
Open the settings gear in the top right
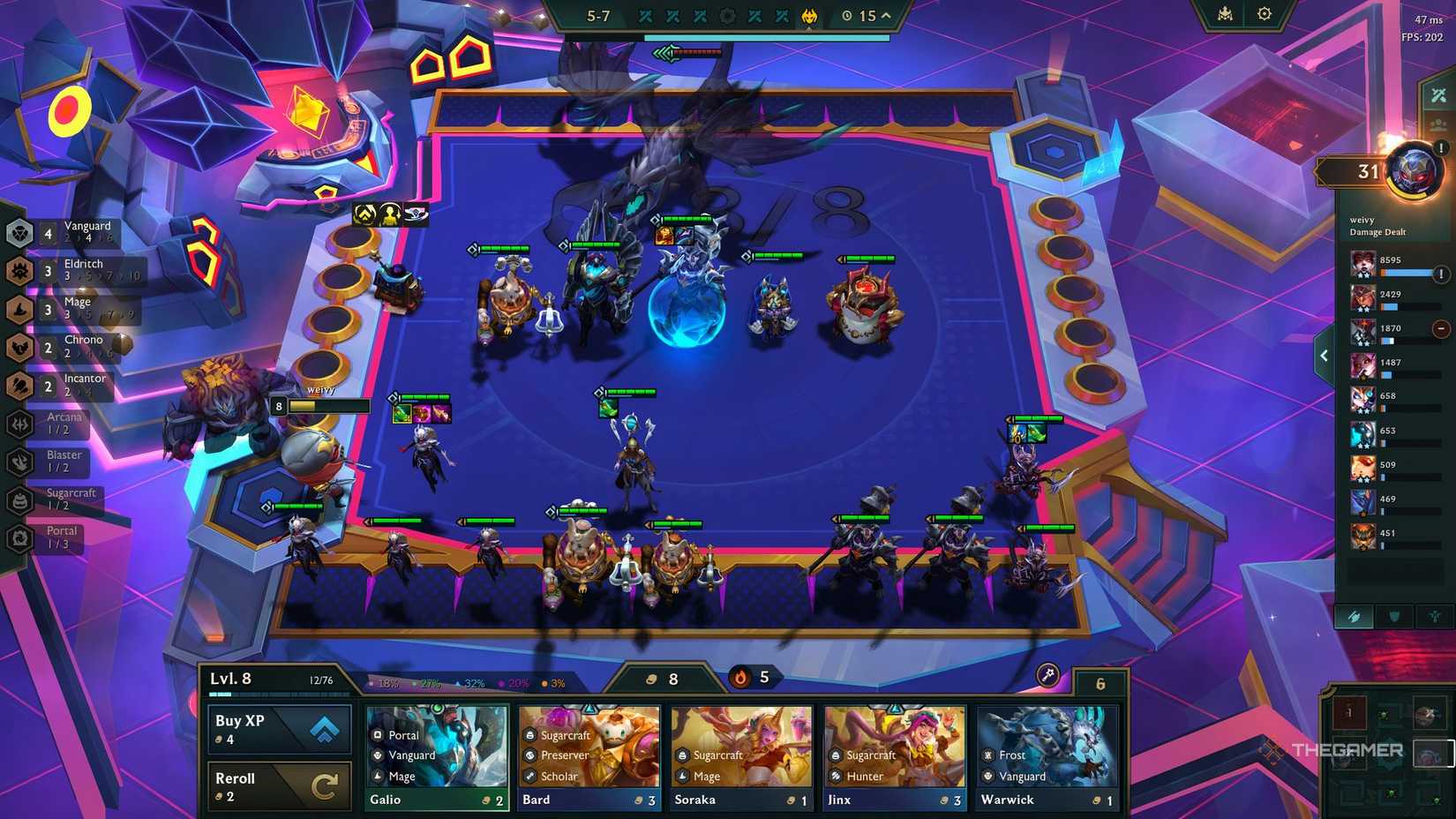tap(1264, 13)
